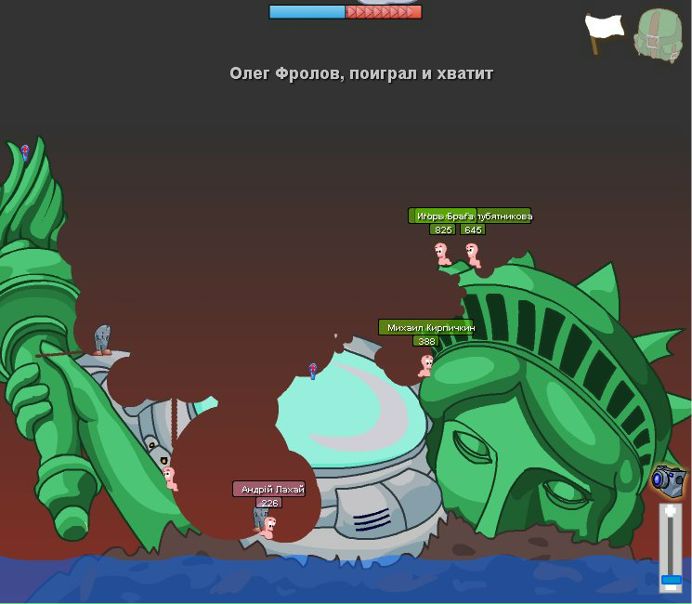This screenshot has width=692, height=604.
Task: Click the blue zoom slider handle
Action: [x=671, y=580]
